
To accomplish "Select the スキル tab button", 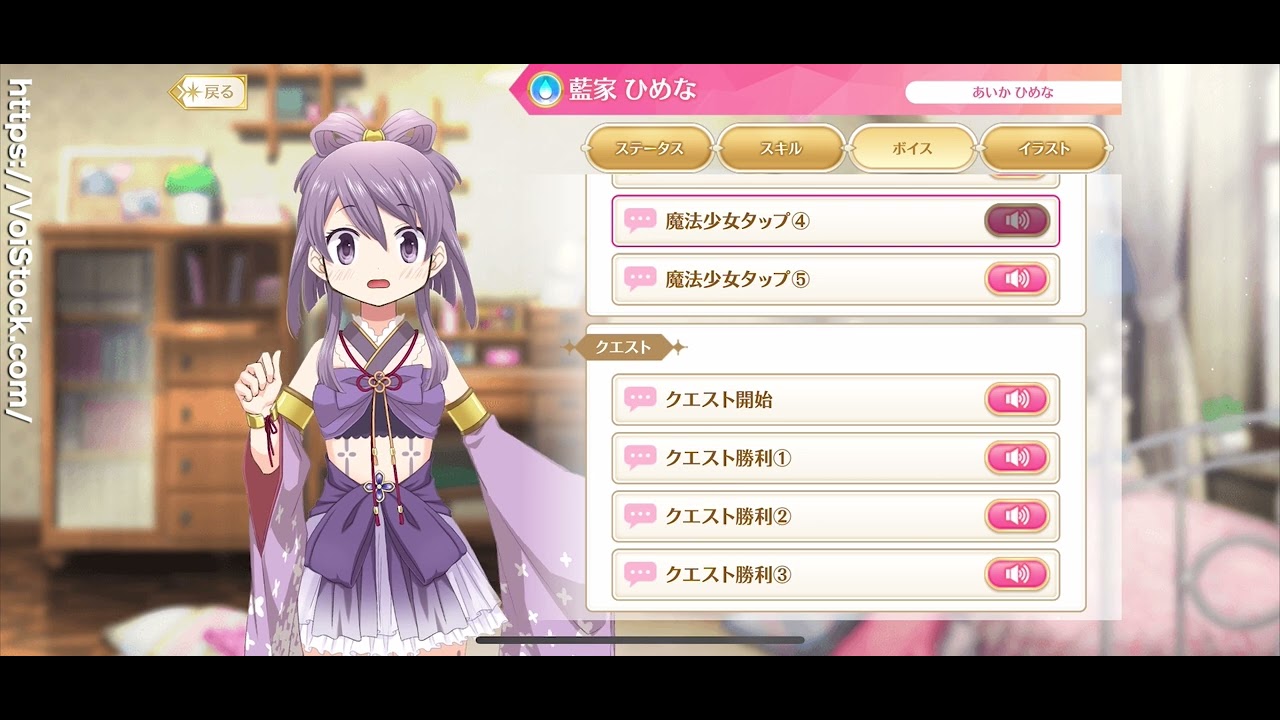I will click(x=781, y=148).
